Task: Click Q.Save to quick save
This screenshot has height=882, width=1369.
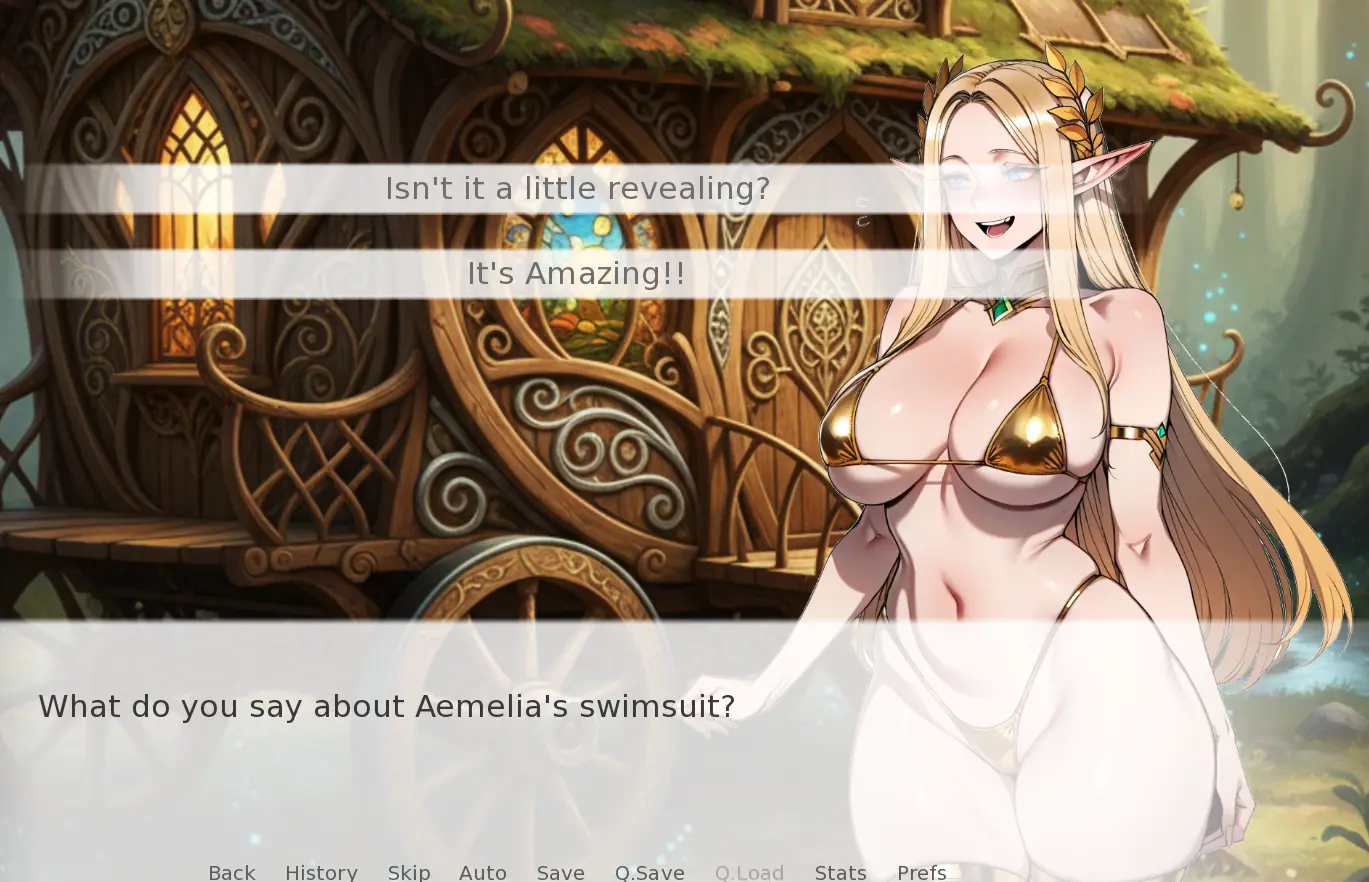Action: (650, 872)
